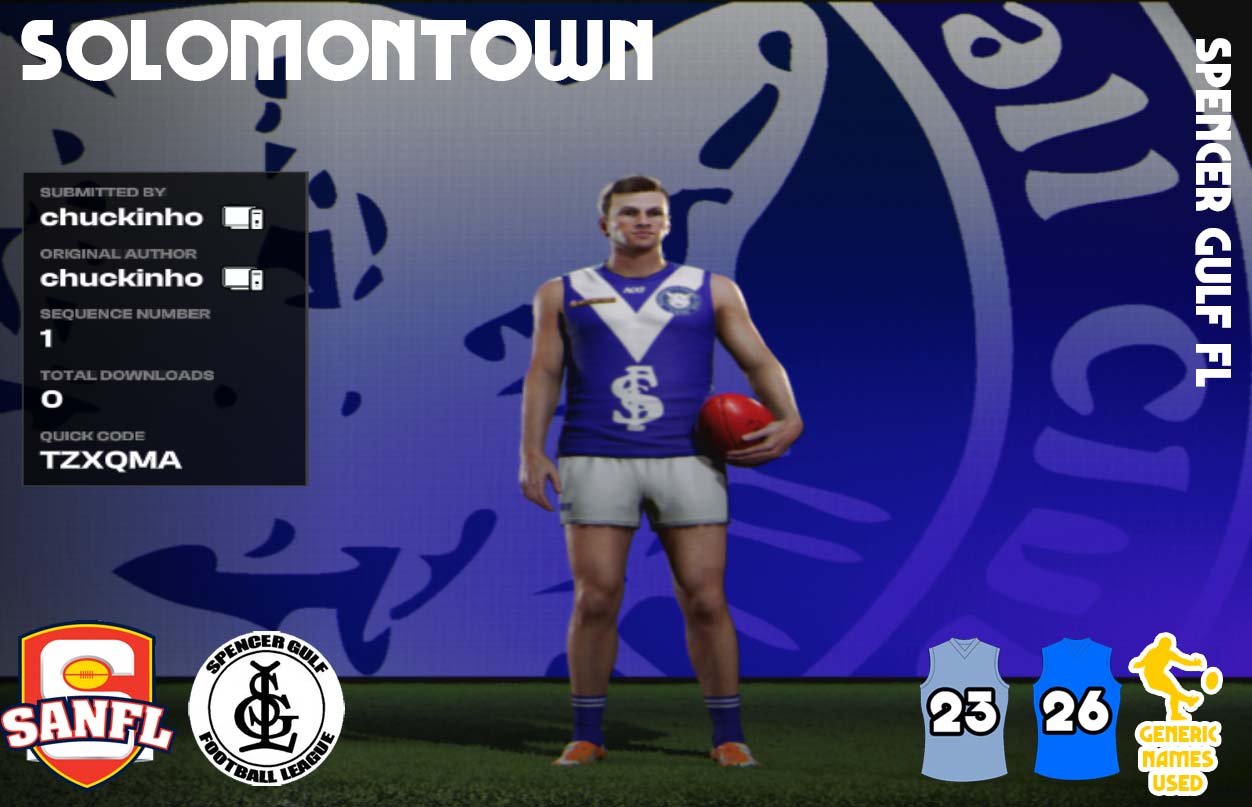Select the Spencer Gulf Football League badge
The image size is (1252, 807).
[x=266, y=707]
